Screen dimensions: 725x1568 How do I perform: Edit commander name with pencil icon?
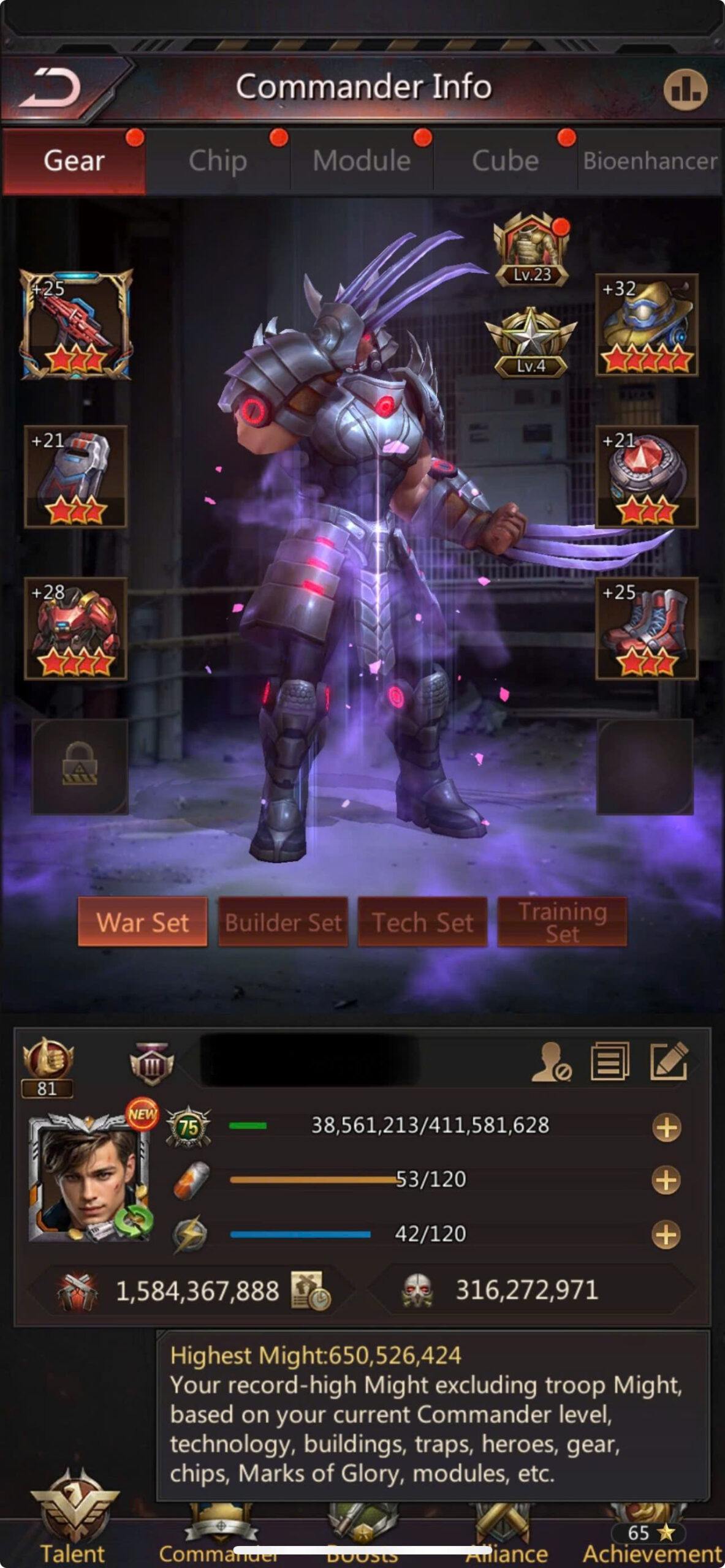click(669, 1061)
